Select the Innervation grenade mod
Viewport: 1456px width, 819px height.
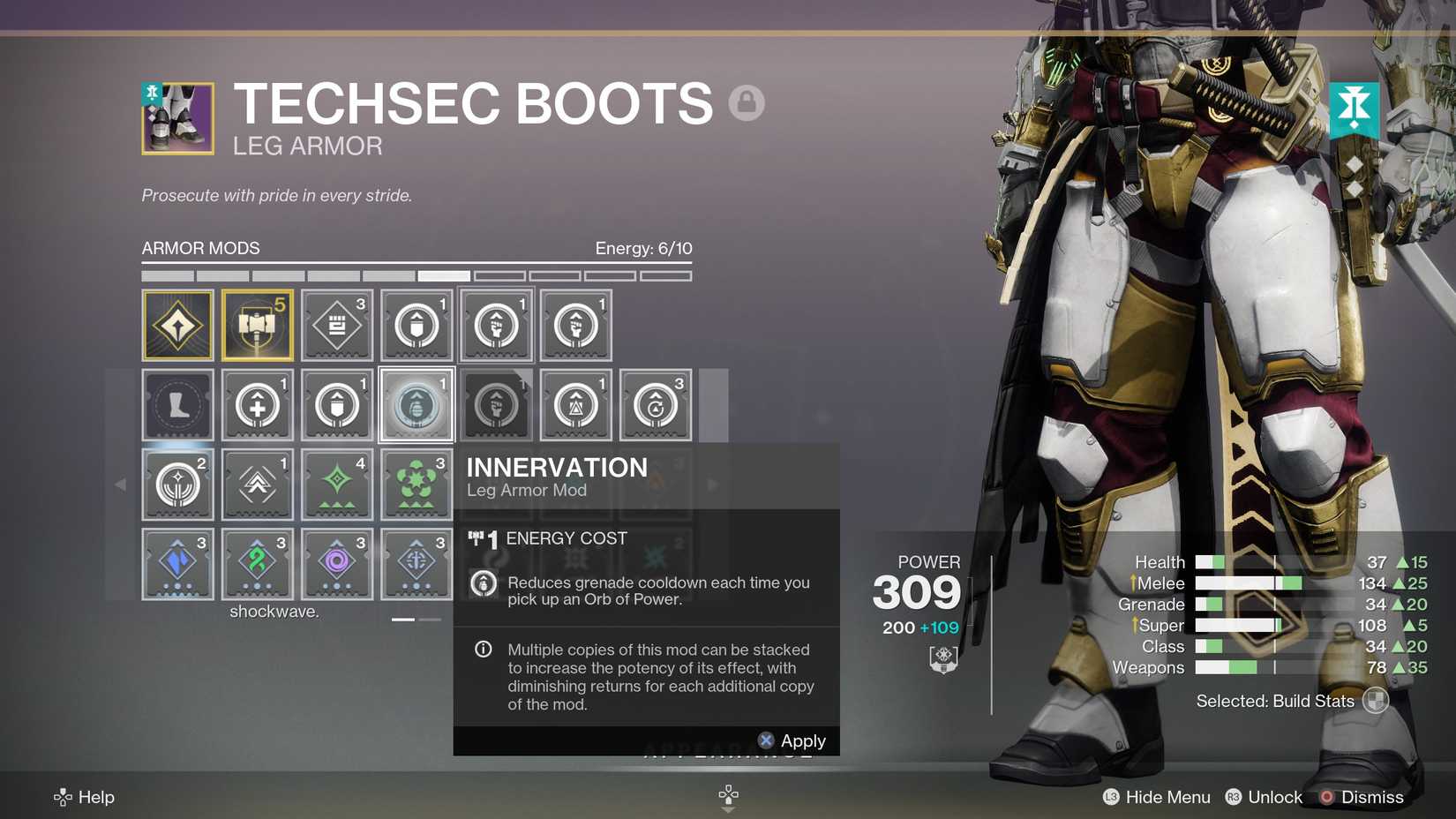pyautogui.click(x=416, y=404)
